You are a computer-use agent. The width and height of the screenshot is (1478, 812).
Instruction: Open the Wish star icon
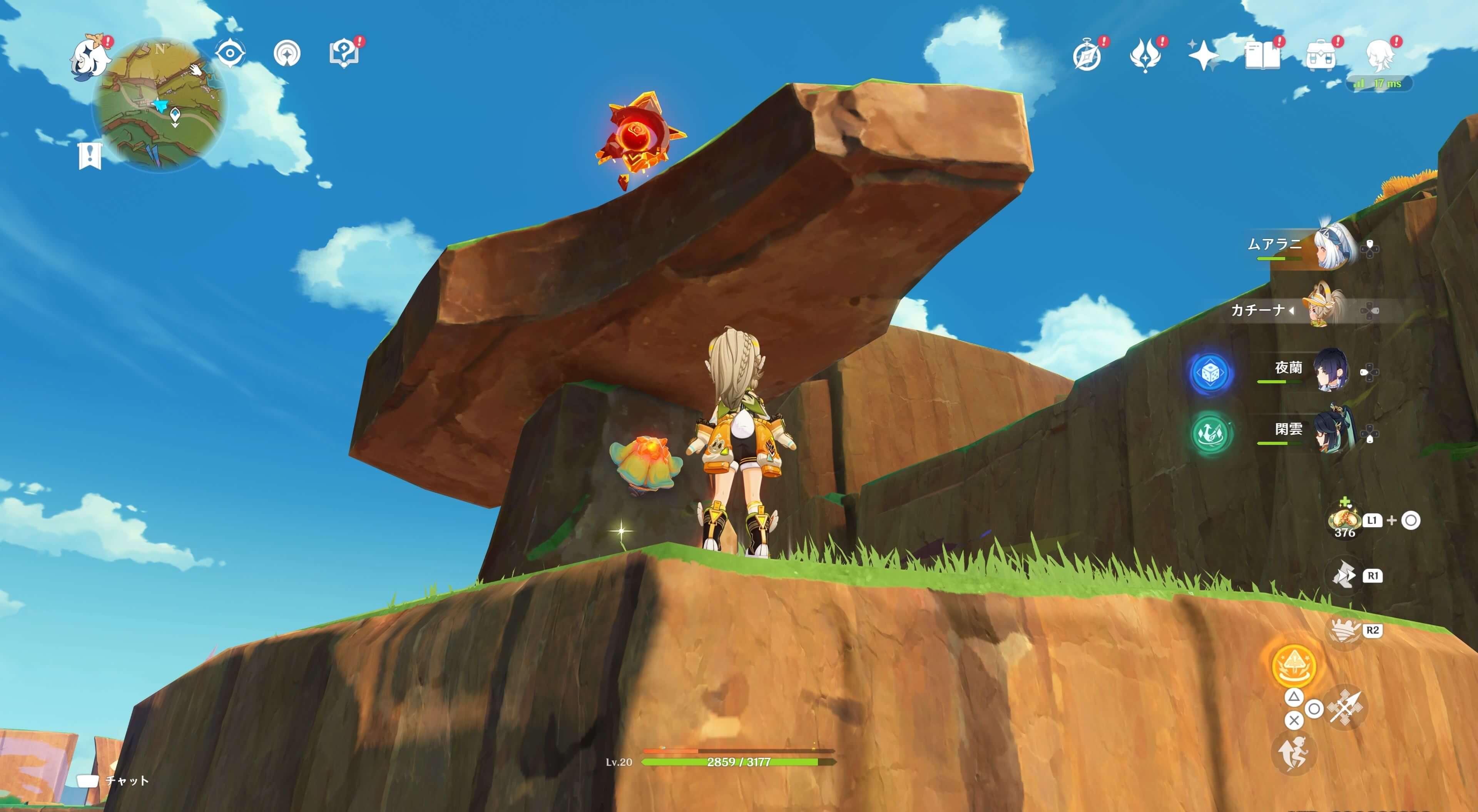click(x=1203, y=56)
